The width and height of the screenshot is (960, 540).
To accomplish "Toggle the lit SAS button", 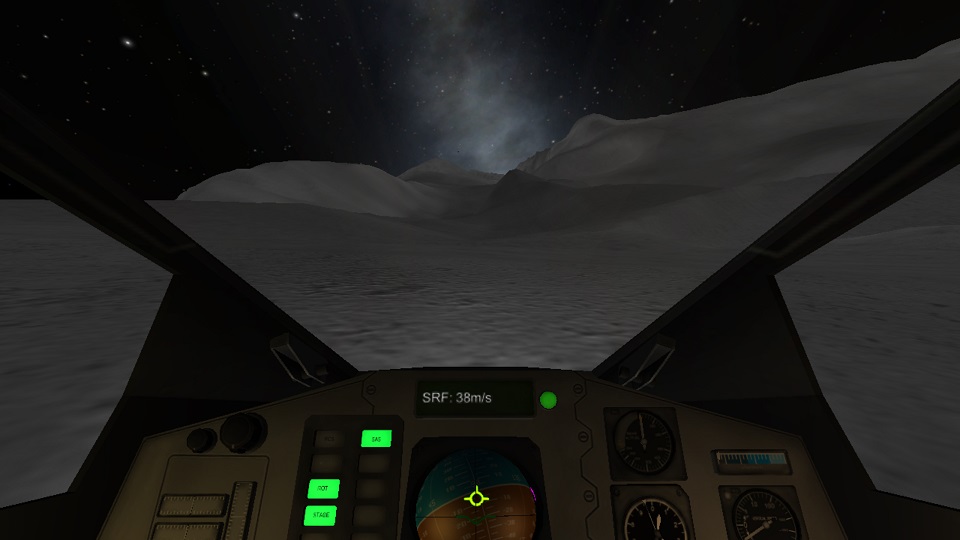I will pyautogui.click(x=376, y=438).
